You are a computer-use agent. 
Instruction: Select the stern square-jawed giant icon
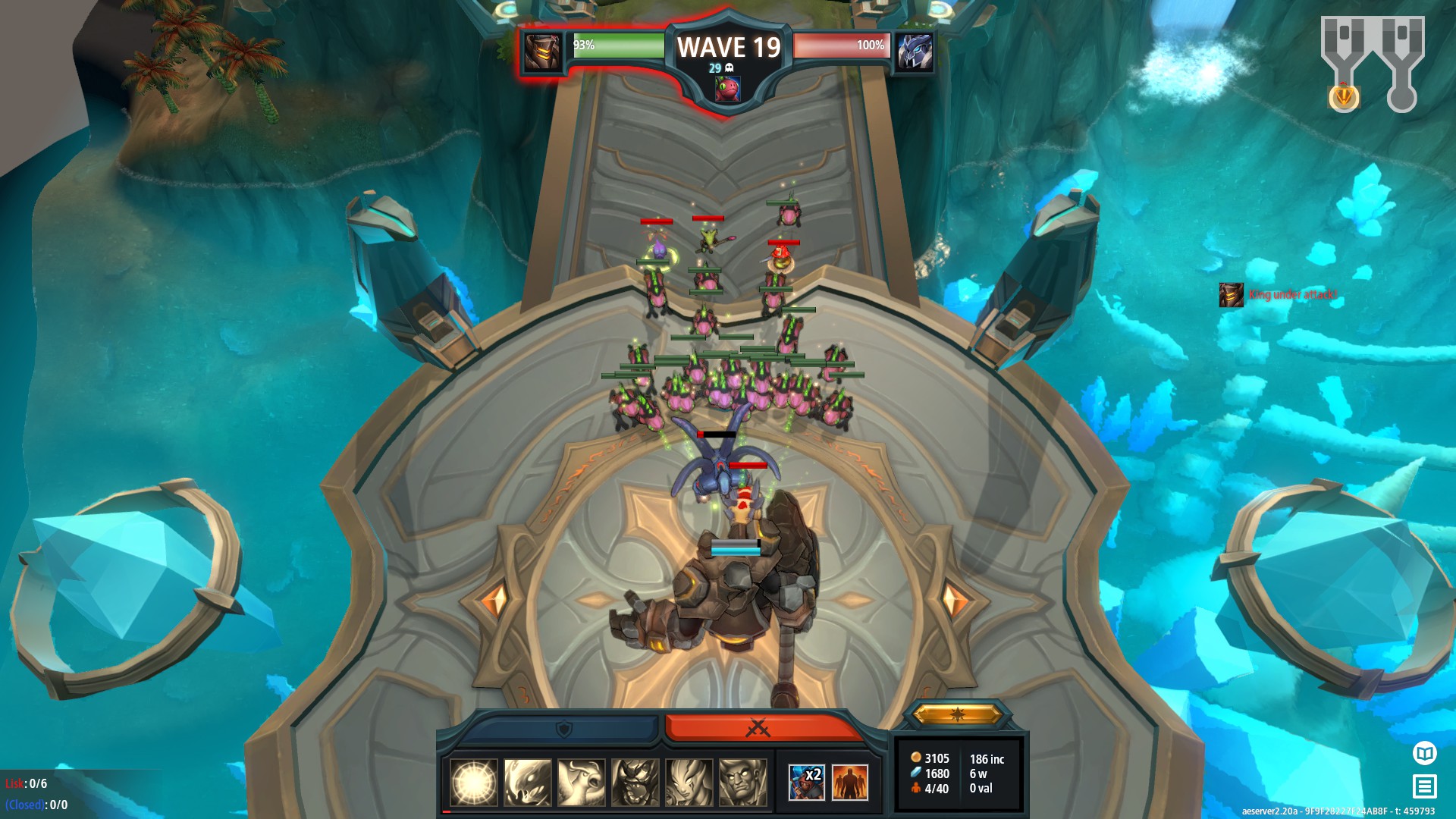pos(743,782)
